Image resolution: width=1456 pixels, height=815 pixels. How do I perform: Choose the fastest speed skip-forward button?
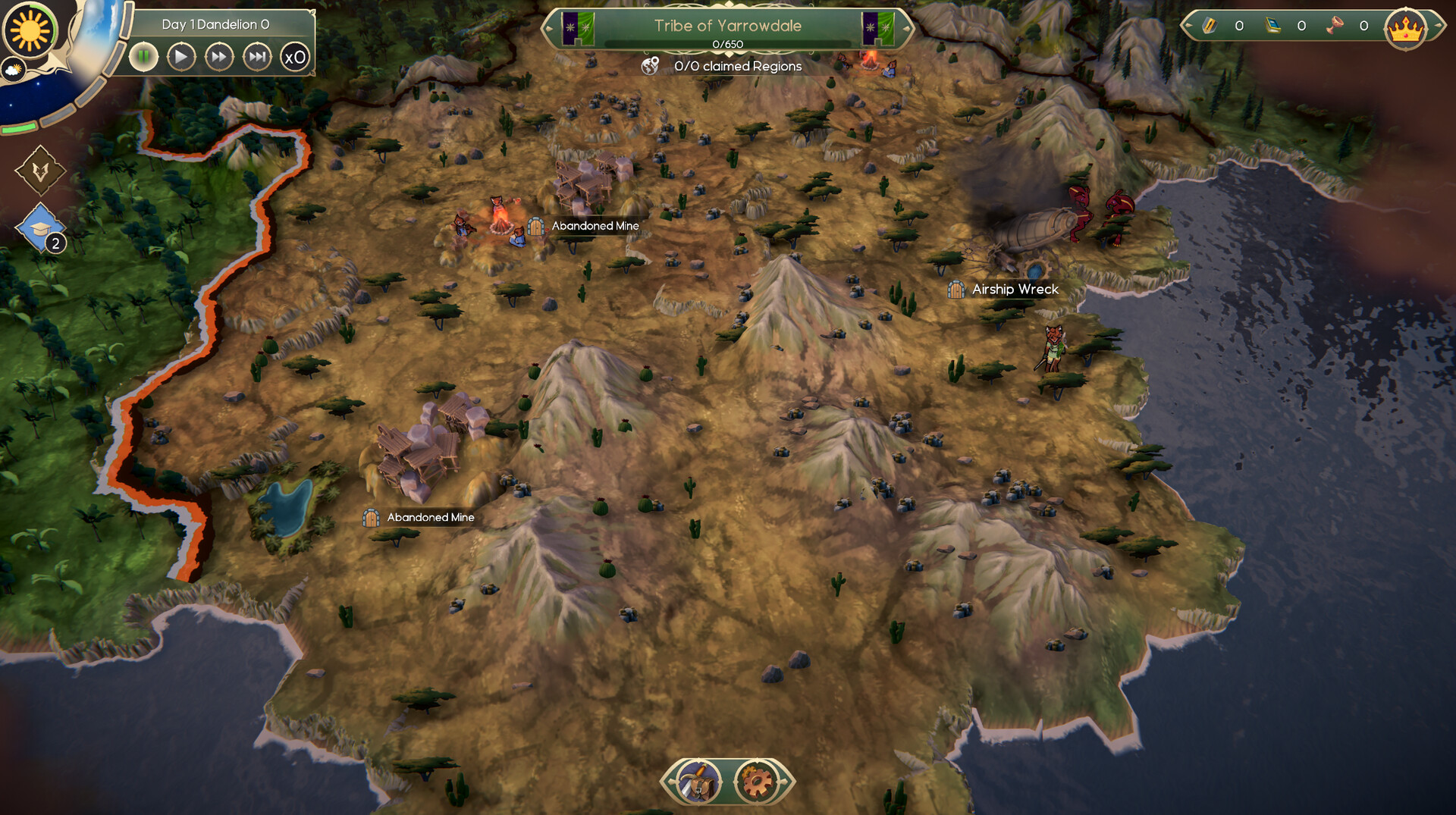[257, 57]
